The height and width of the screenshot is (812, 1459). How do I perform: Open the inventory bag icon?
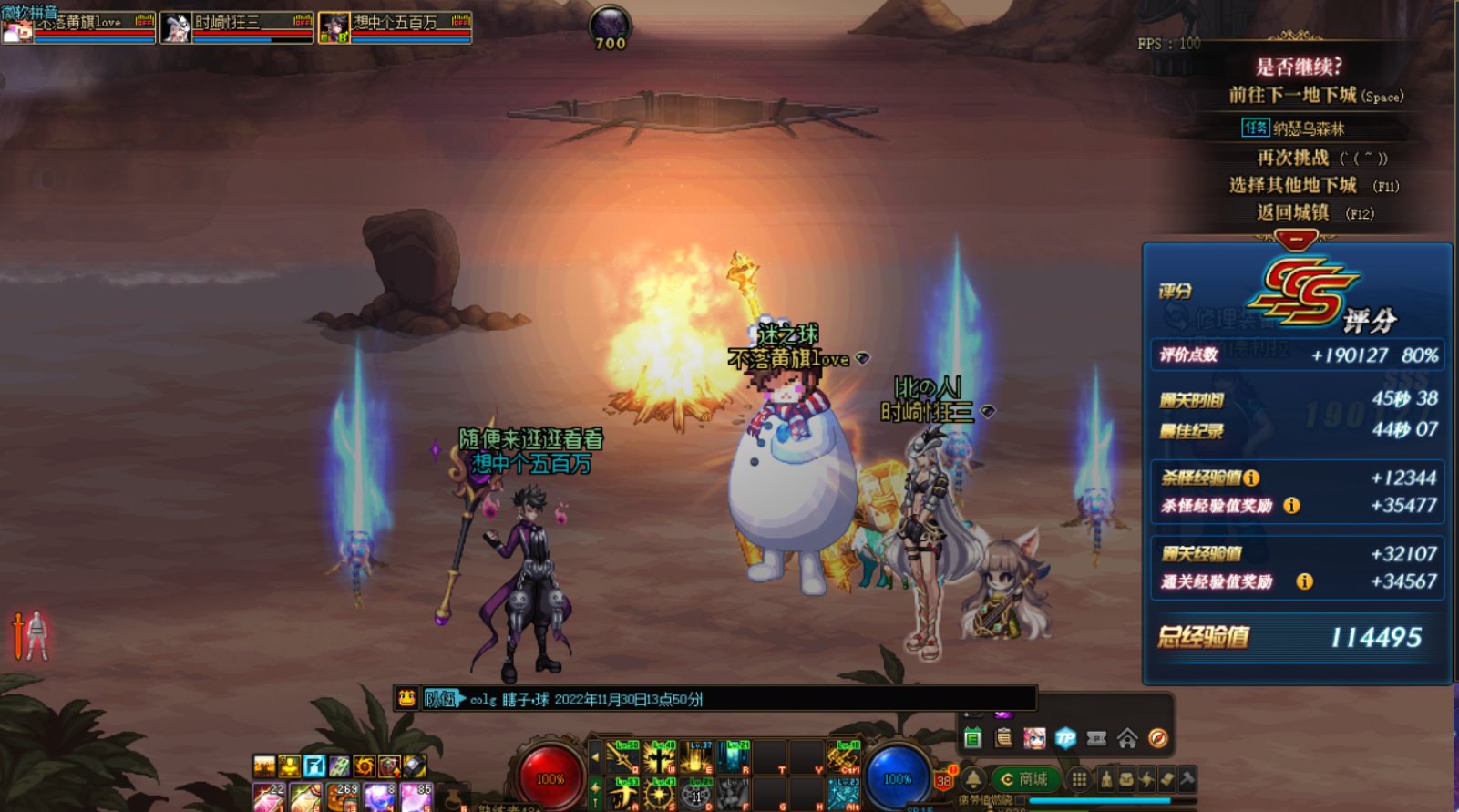tap(1126, 779)
